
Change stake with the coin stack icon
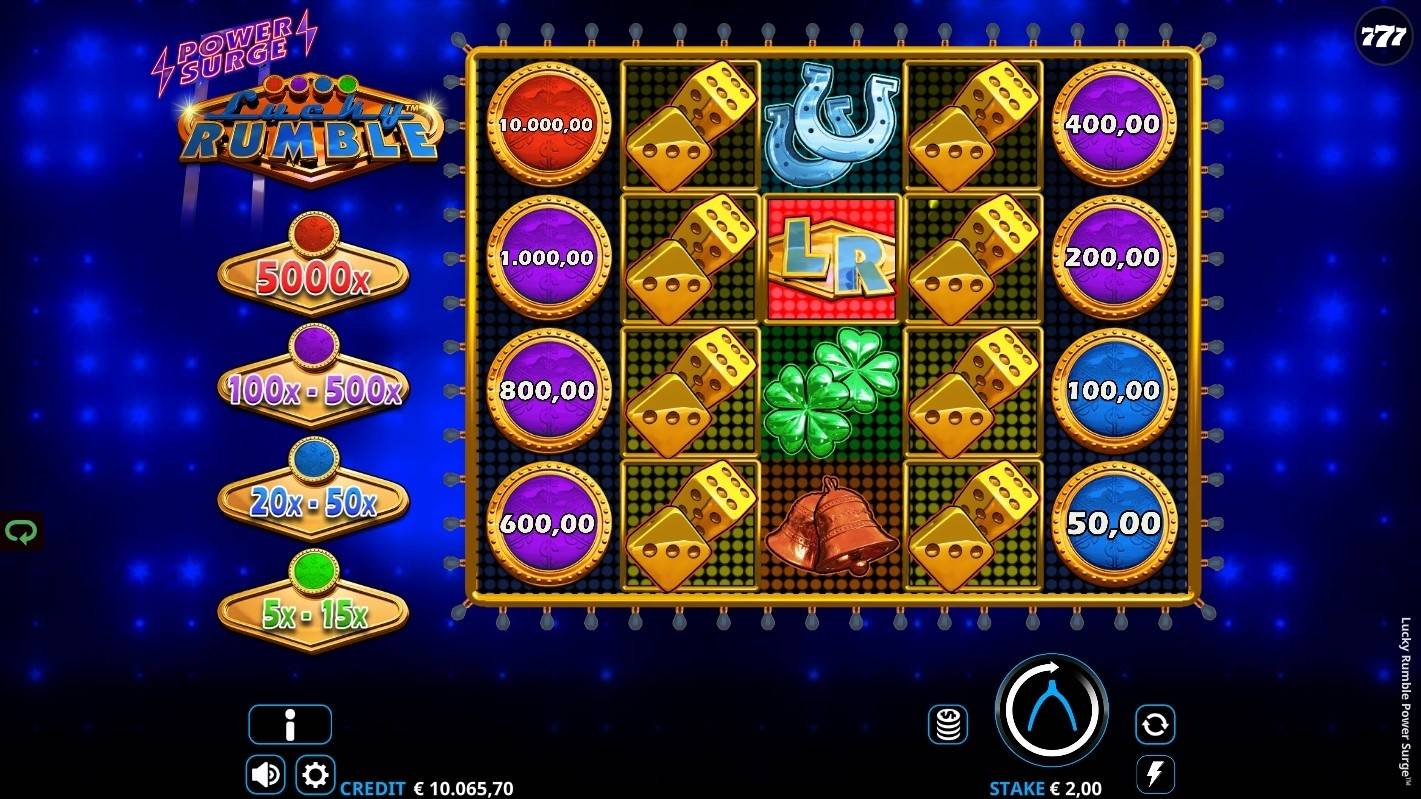(948, 724)
